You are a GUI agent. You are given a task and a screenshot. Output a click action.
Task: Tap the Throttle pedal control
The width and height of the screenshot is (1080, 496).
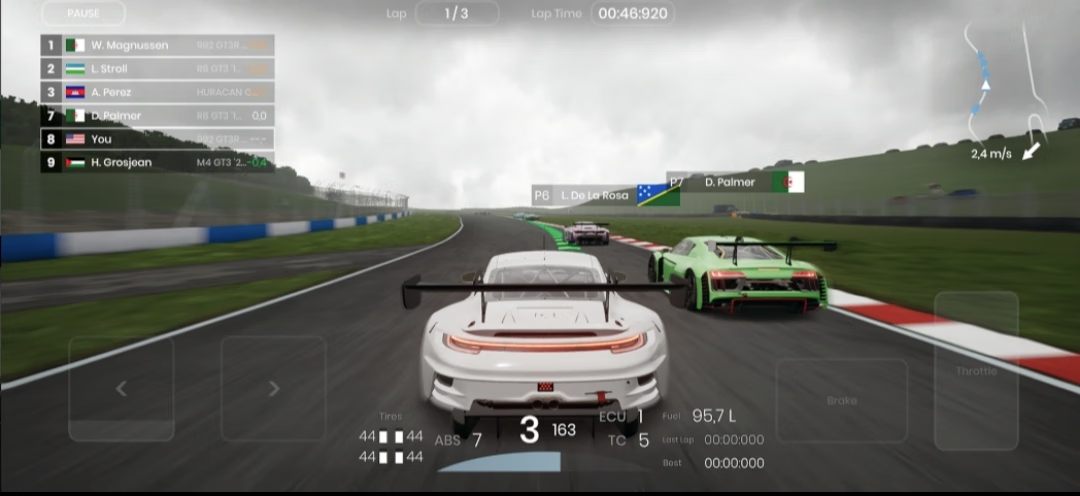tap(976, 370)
